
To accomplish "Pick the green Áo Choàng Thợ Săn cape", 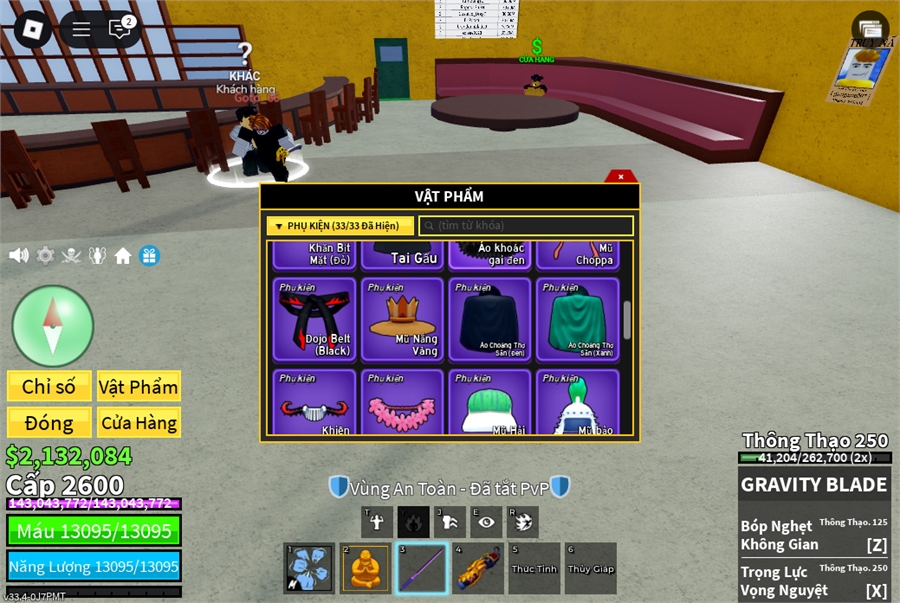I will click(577, 319).
